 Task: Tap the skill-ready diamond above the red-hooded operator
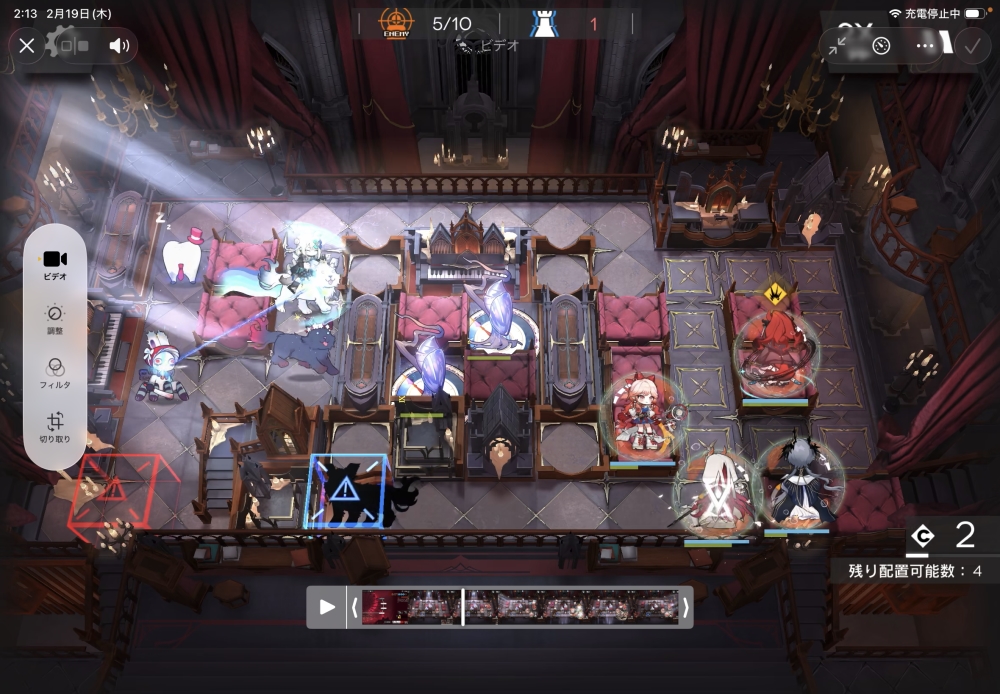[772, 293]
